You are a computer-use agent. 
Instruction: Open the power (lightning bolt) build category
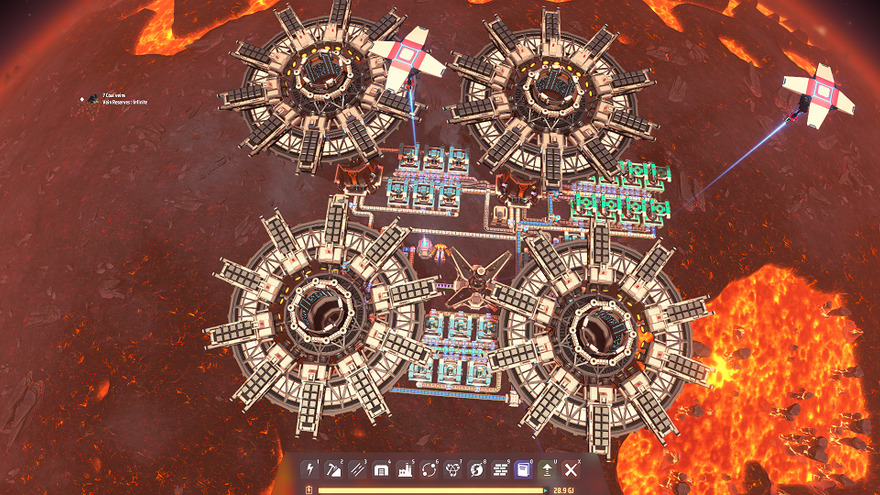click(310, 468)
